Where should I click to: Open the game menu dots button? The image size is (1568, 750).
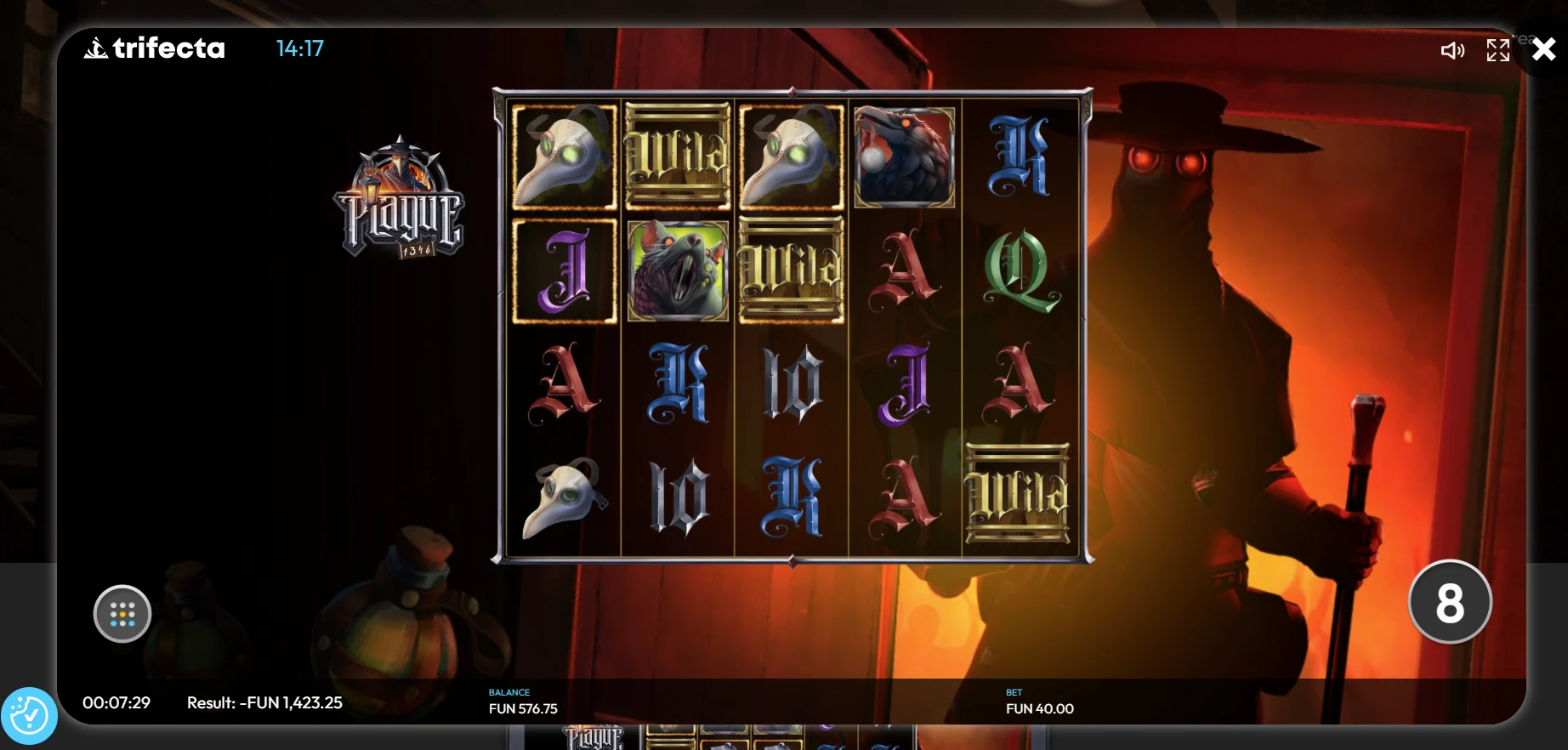(x=122, y=614)
